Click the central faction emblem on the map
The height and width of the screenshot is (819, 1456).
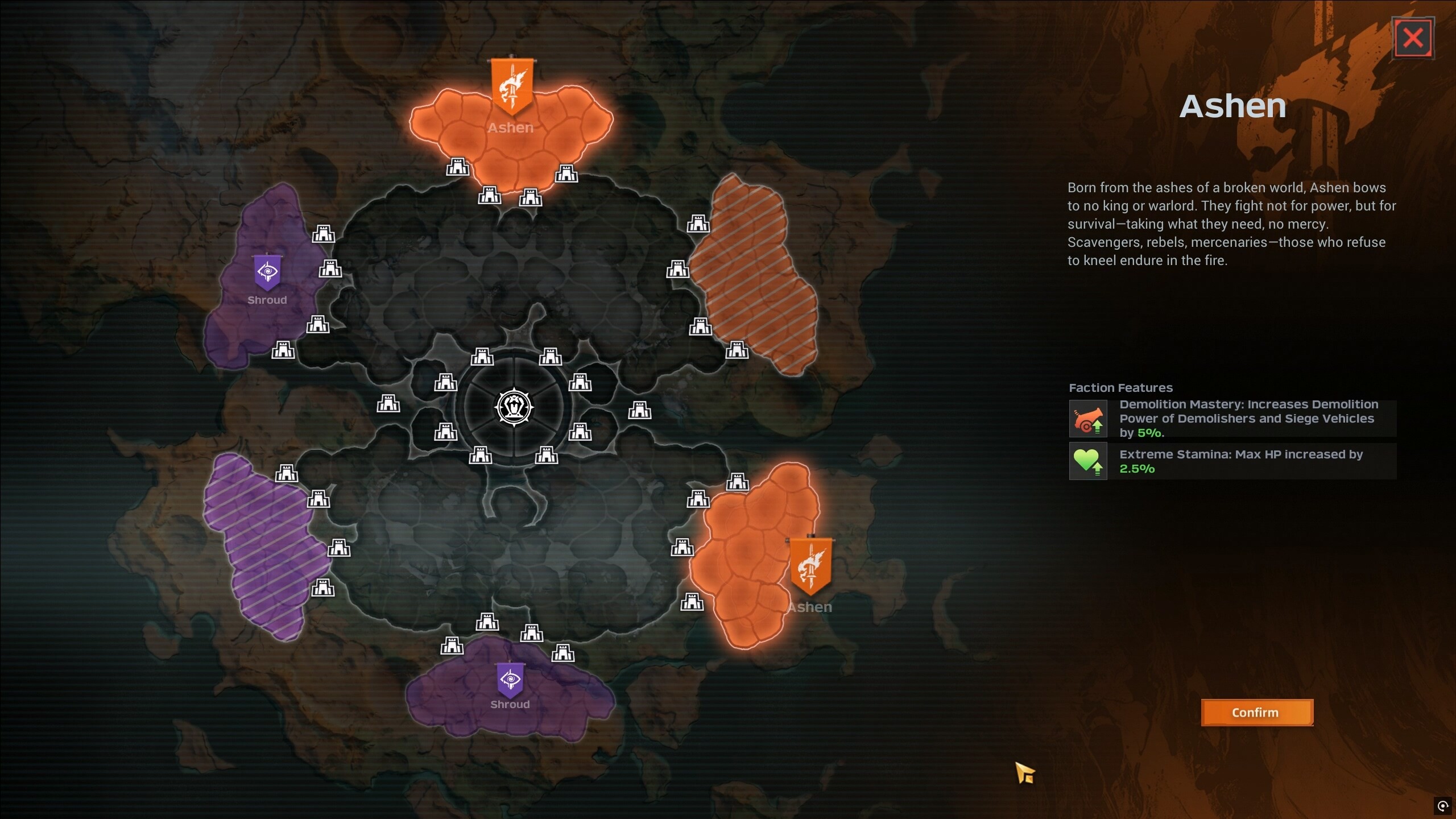514,407
